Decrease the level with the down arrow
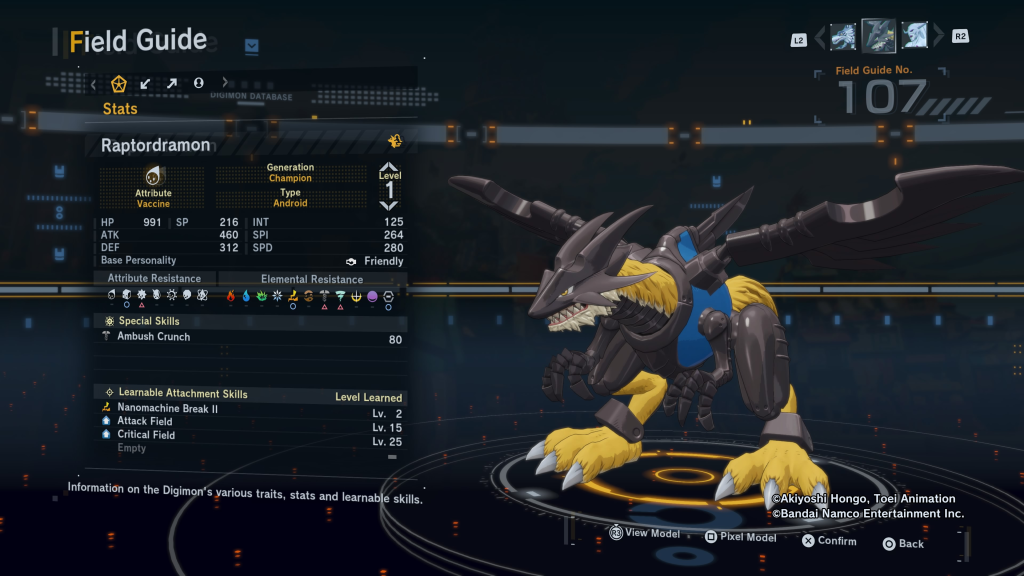Viewport: 1024px width, 576px height. tap(389, 205)
